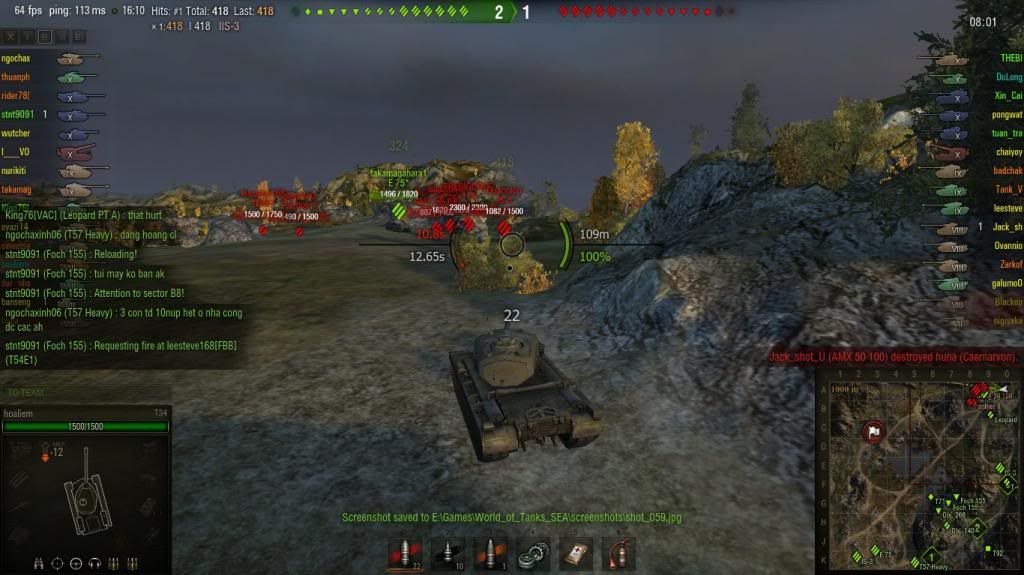Select thuanph in the allied team panel
The height and width of the screenshot is (575, 1024).
coord(16,78)
